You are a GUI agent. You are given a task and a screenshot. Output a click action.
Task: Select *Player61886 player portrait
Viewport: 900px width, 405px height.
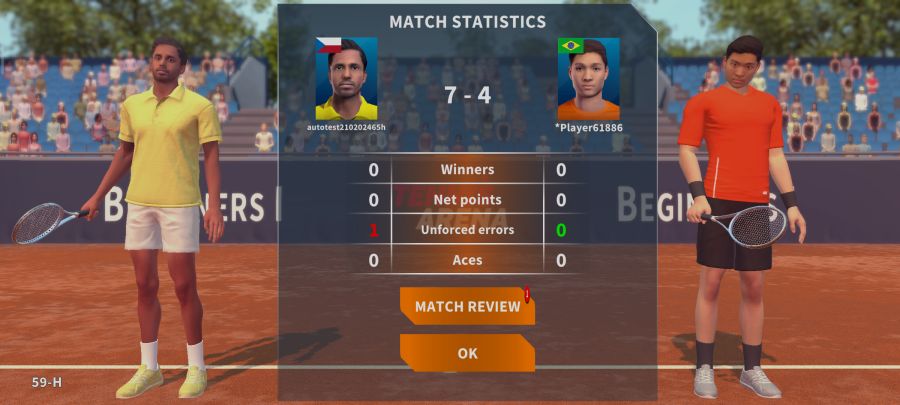(589, 80)
